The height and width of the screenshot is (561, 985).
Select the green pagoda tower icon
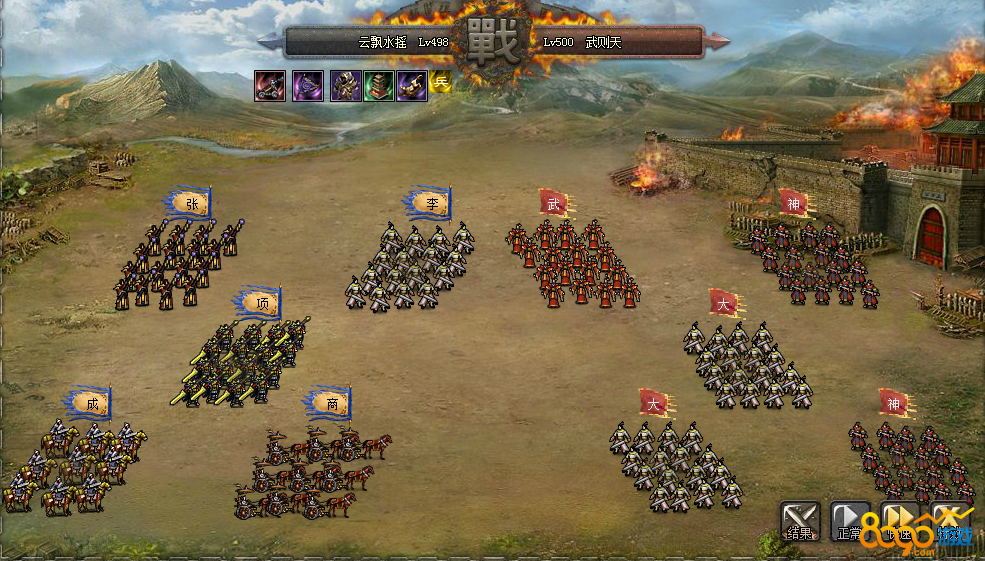coord(379,85)
